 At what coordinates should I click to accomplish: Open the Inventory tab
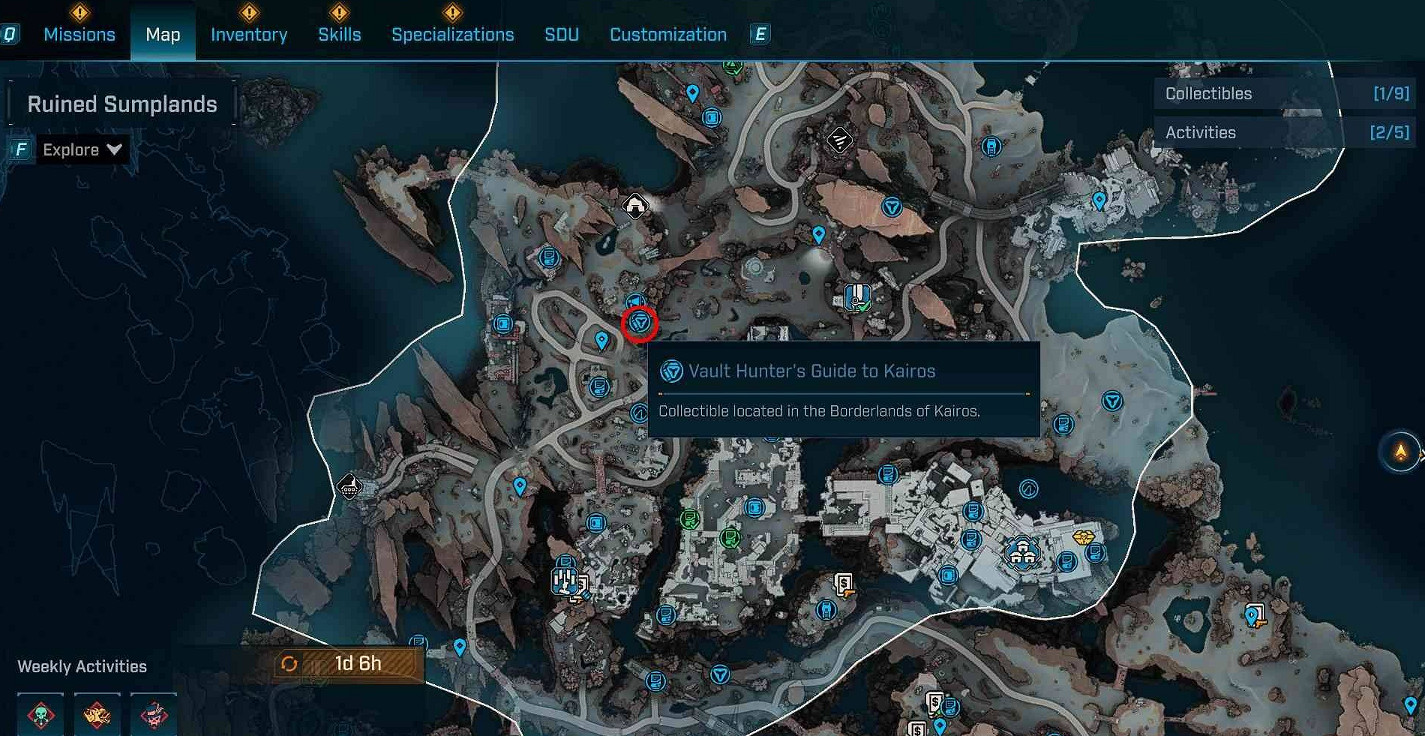coord(249,34)
